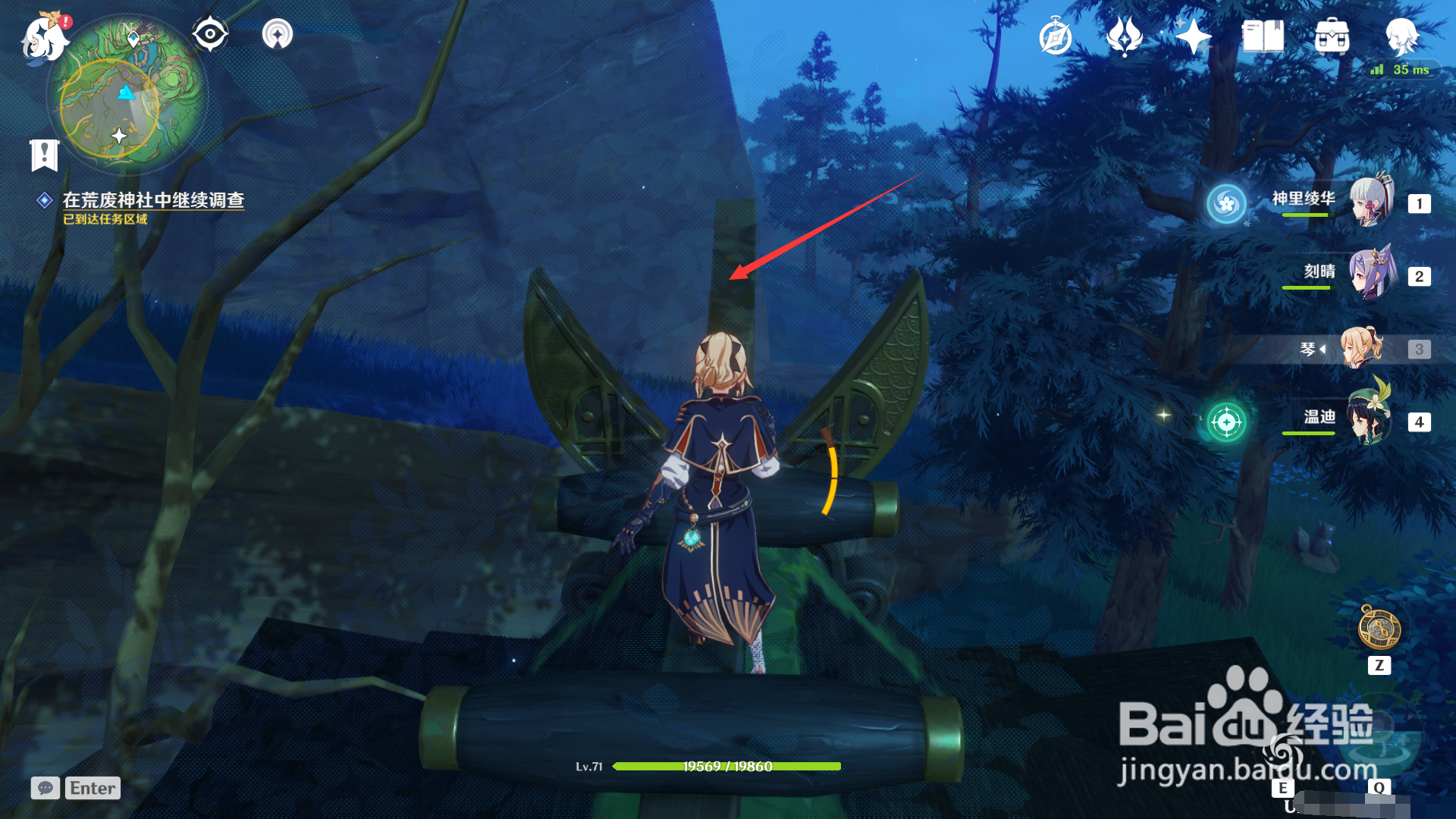This screenshot has width=1456, height=819.
Task: Toggle the elemental sight eye icon
Action: click(x=210, y=34)
